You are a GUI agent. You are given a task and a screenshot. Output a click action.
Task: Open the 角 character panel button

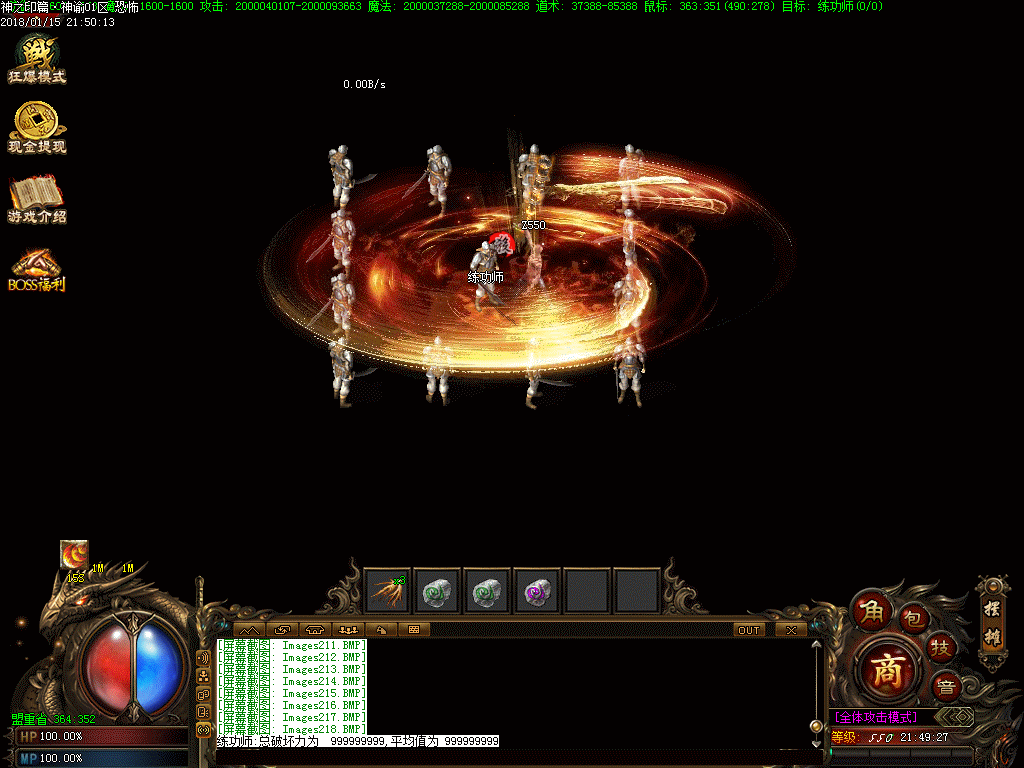(x=867, y=609)
